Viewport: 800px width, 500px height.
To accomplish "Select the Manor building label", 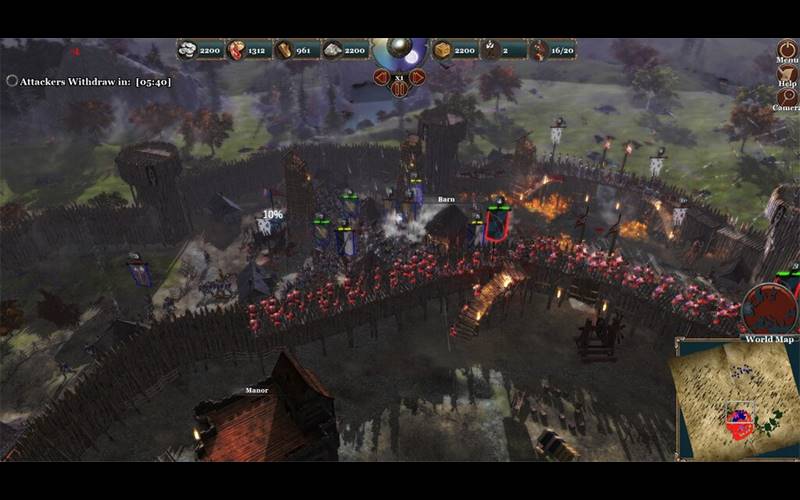I will tap(257, 390).
